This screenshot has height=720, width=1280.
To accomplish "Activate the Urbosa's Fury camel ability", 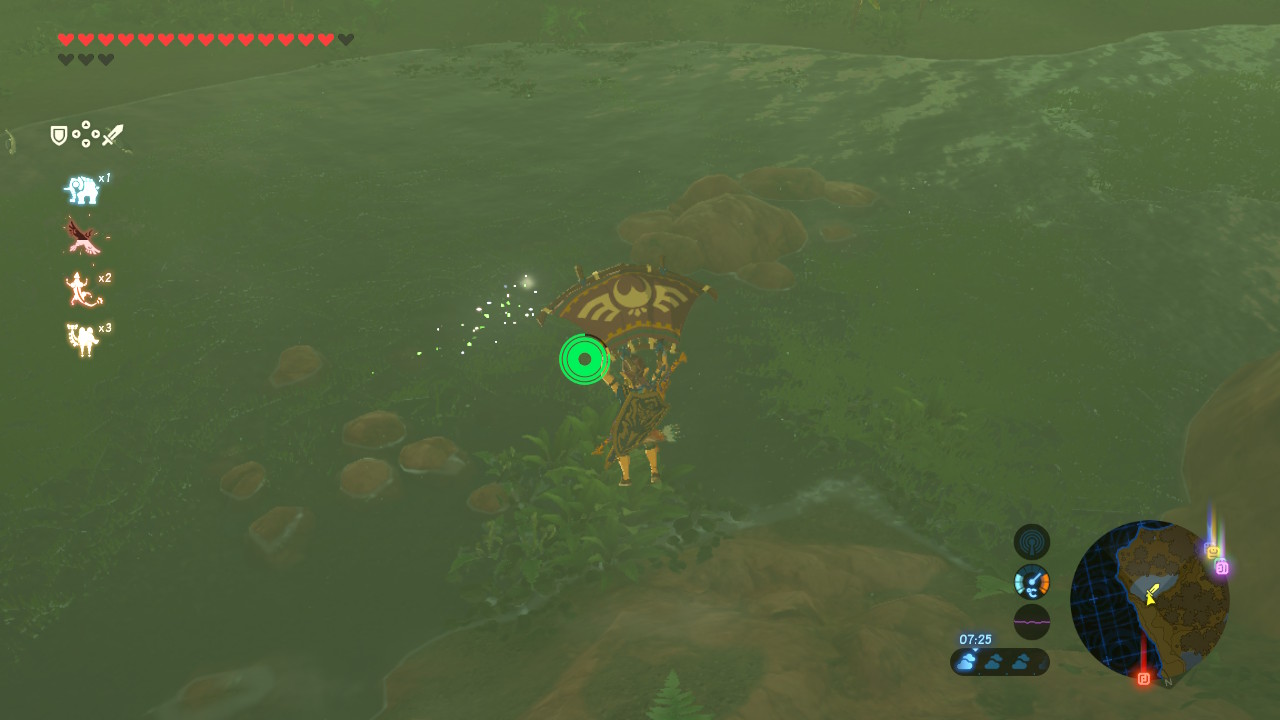I will pos(82,340).
